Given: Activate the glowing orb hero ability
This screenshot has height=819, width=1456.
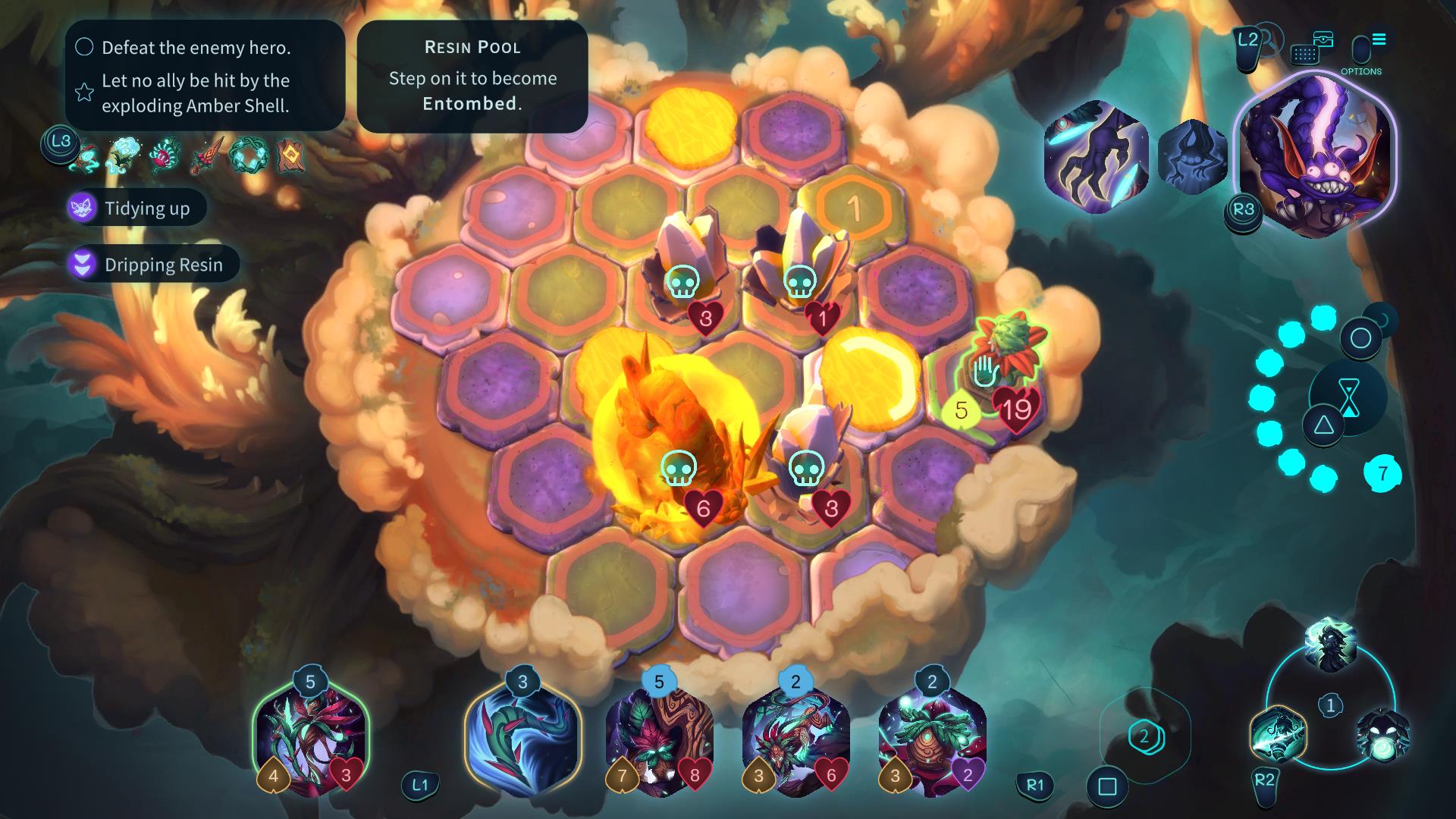Looking at the screenshot, I should point(1382,735).
